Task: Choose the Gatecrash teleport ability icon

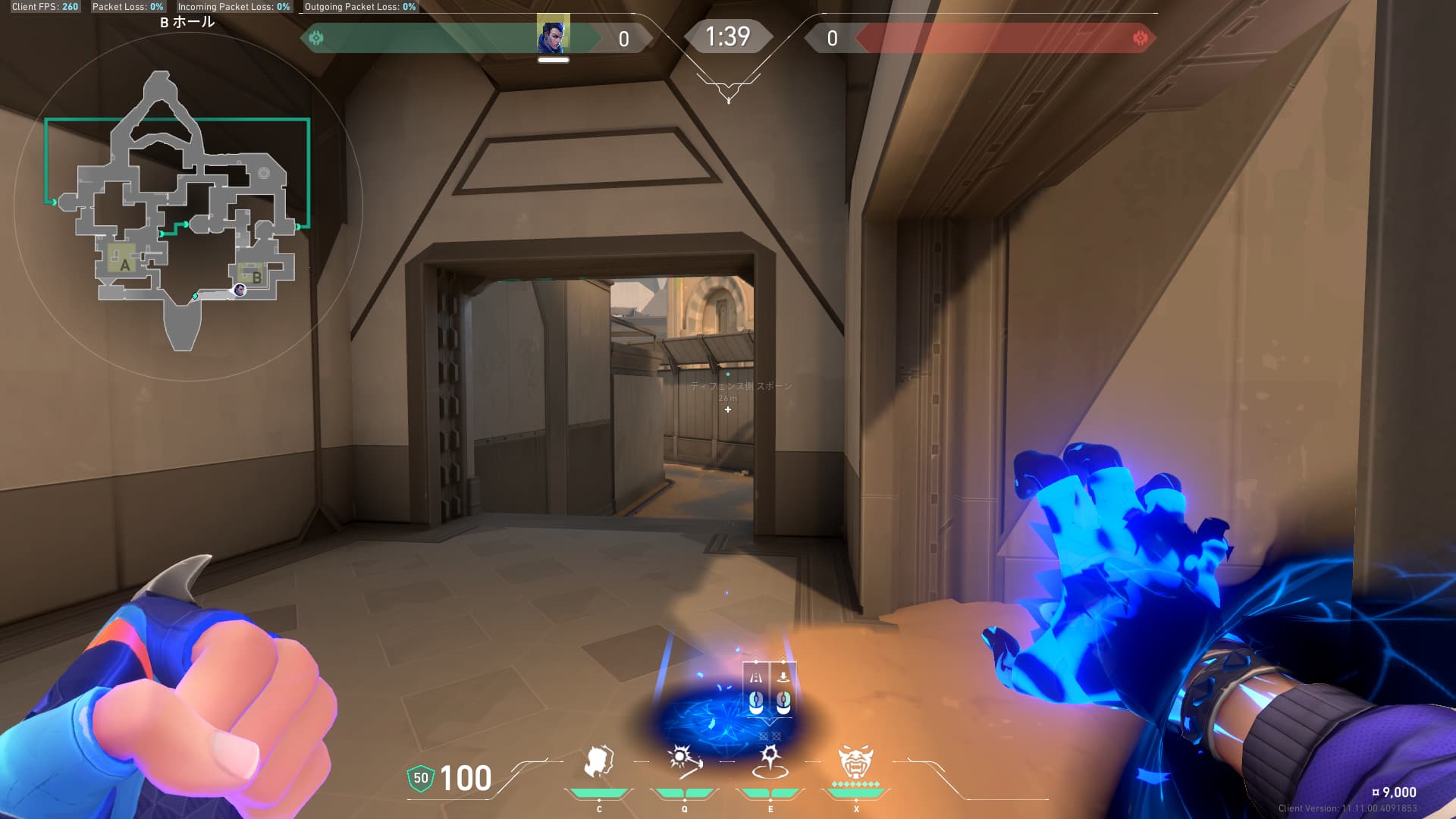Action: coord(770,761)
